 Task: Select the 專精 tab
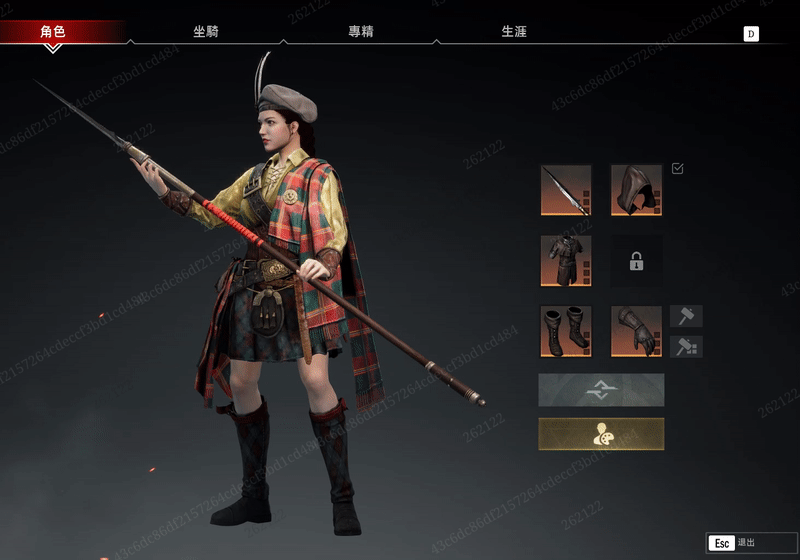coord(361,32)
